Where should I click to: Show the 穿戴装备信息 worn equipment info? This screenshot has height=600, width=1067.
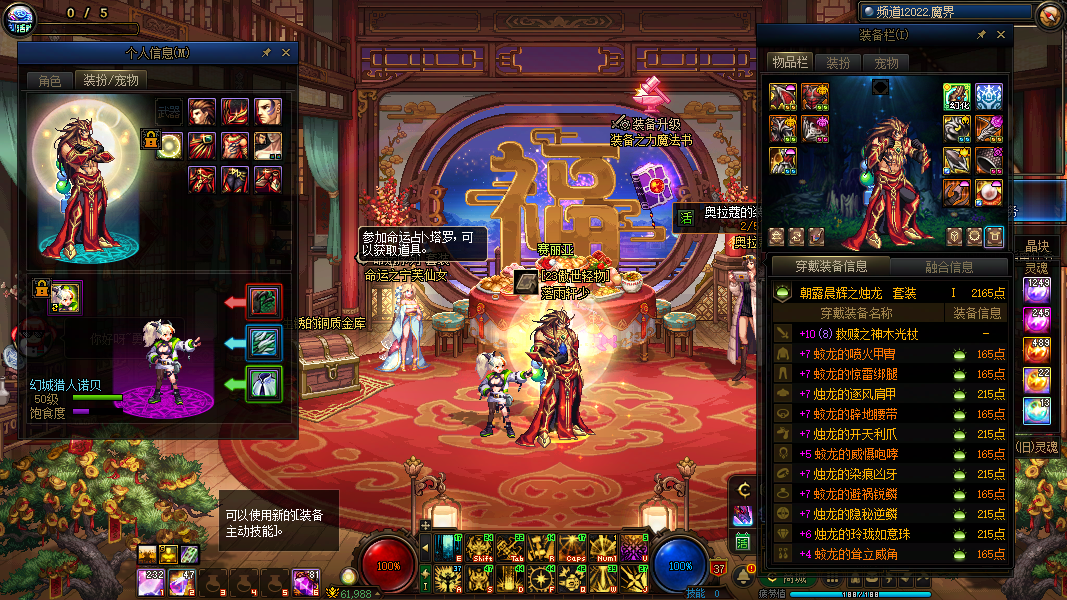pyautogui.click(x=831, y=266)
